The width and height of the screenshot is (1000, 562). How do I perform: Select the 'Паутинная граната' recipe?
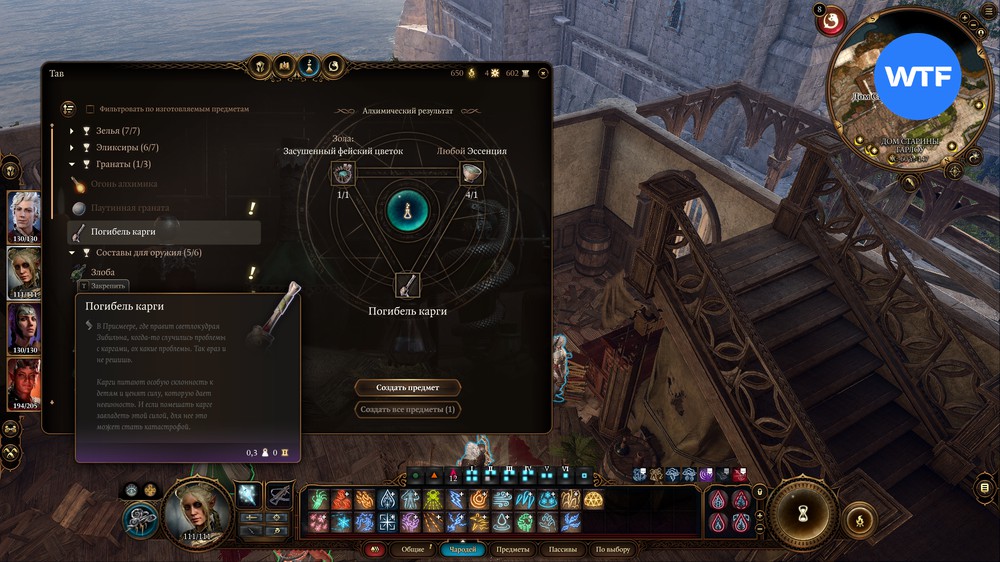(x=130, y=208)
